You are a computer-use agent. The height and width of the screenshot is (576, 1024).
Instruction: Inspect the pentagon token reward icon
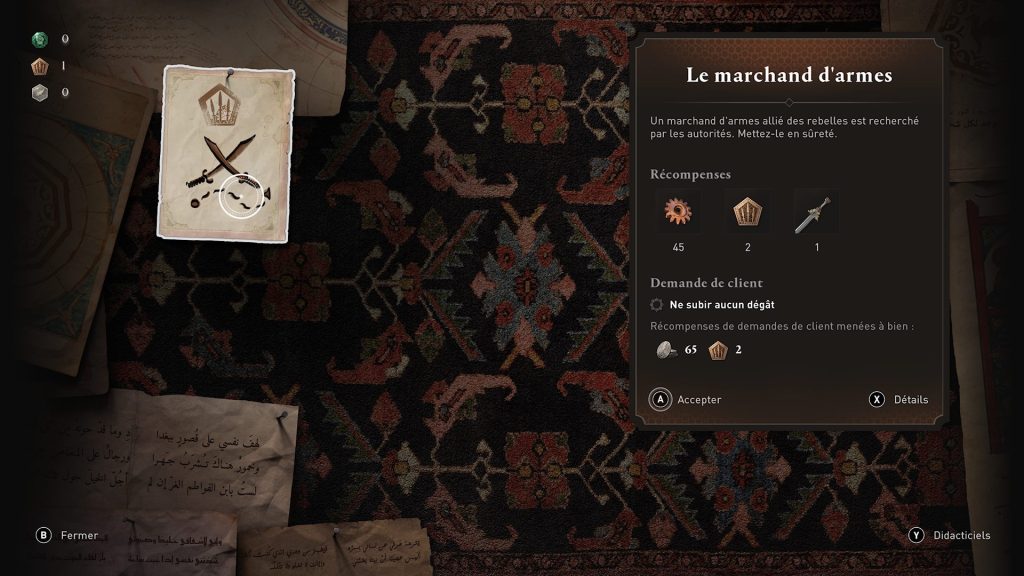(x=747, y=213)
